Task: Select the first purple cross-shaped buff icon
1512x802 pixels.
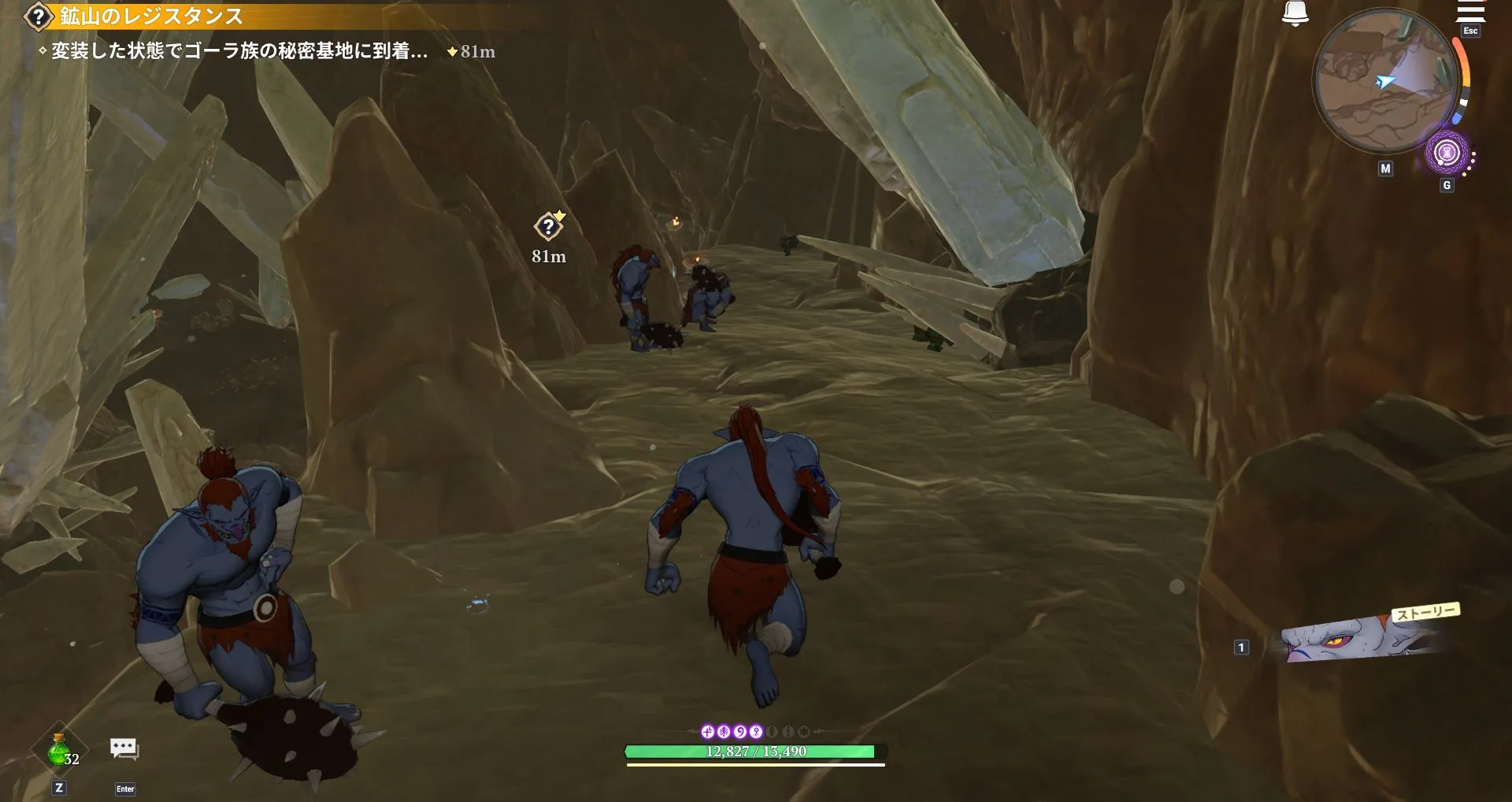Action: point(707,731)
